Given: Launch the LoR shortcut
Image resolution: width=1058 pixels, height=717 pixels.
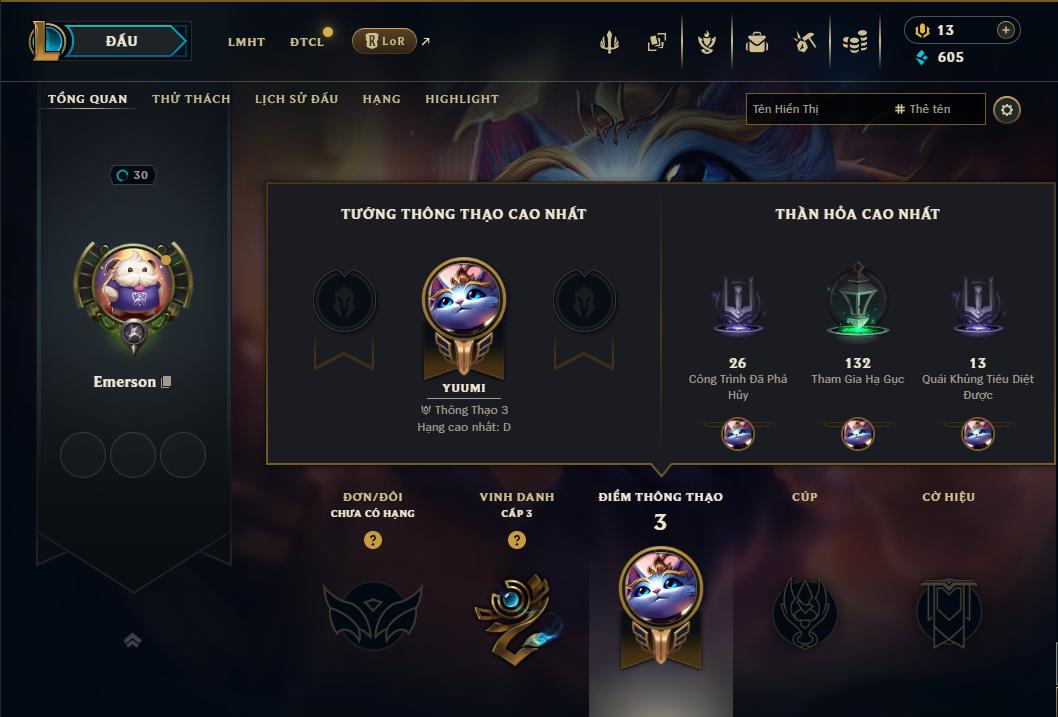Looking at the screenshot, I should [x=385, y=41].
